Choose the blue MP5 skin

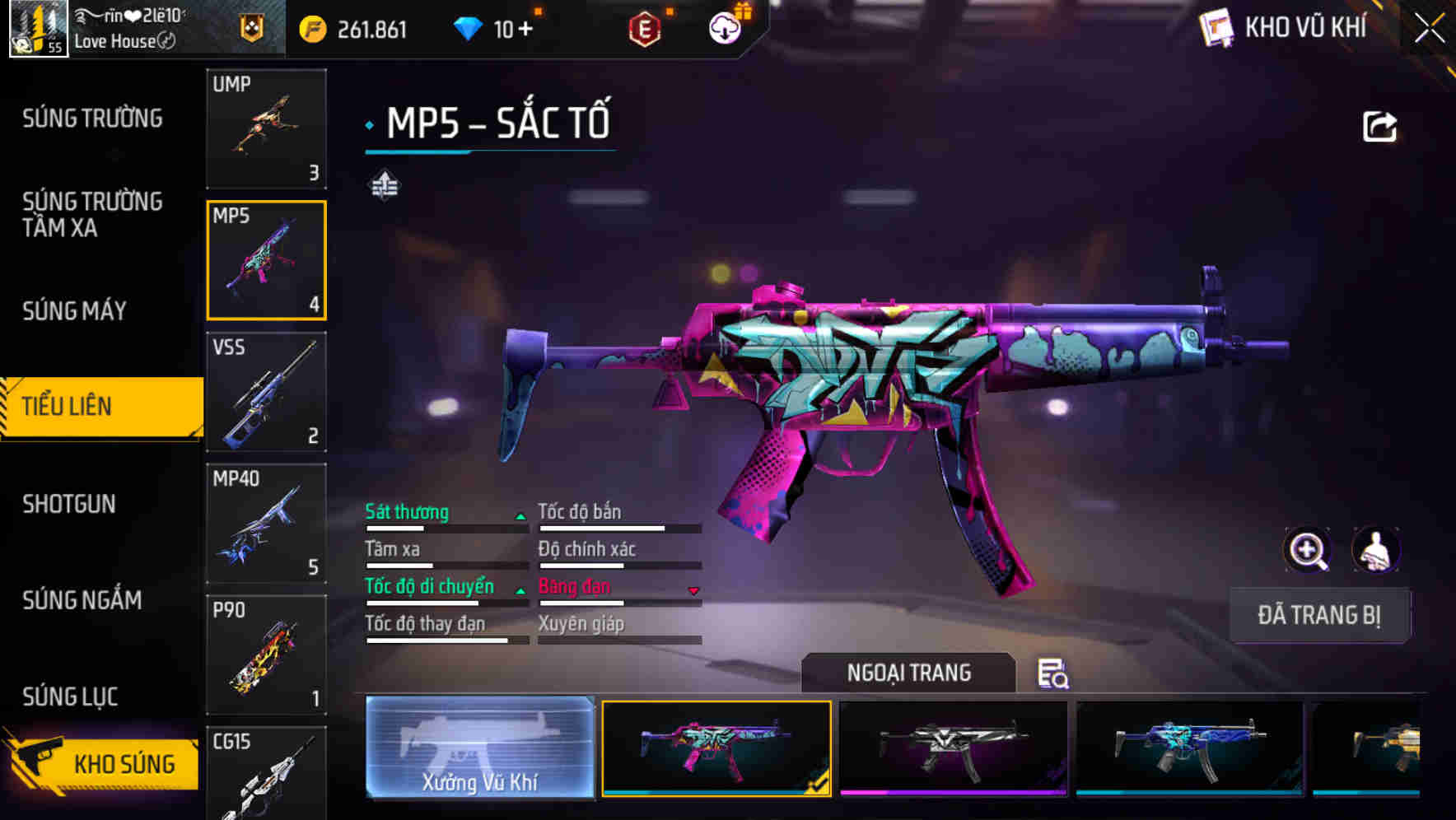(1190, 748)
